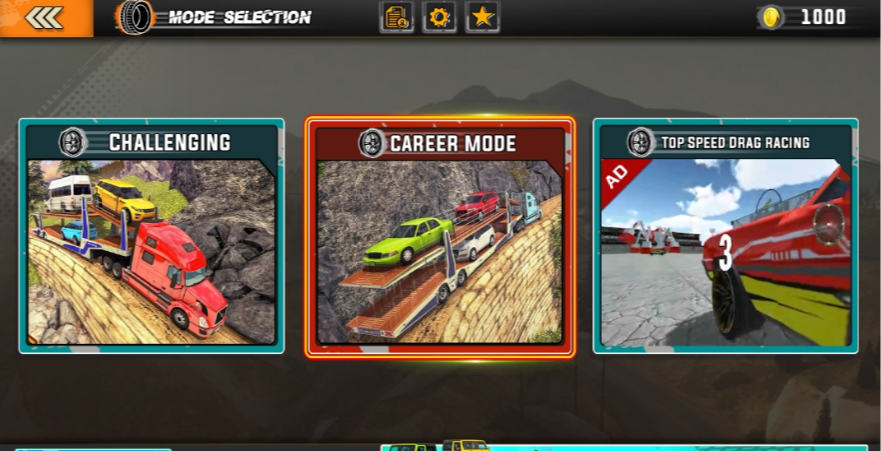This screenshot has width=881, height=451.
Task: Select the Challenging mode card
Action: [x=151, y=236]
